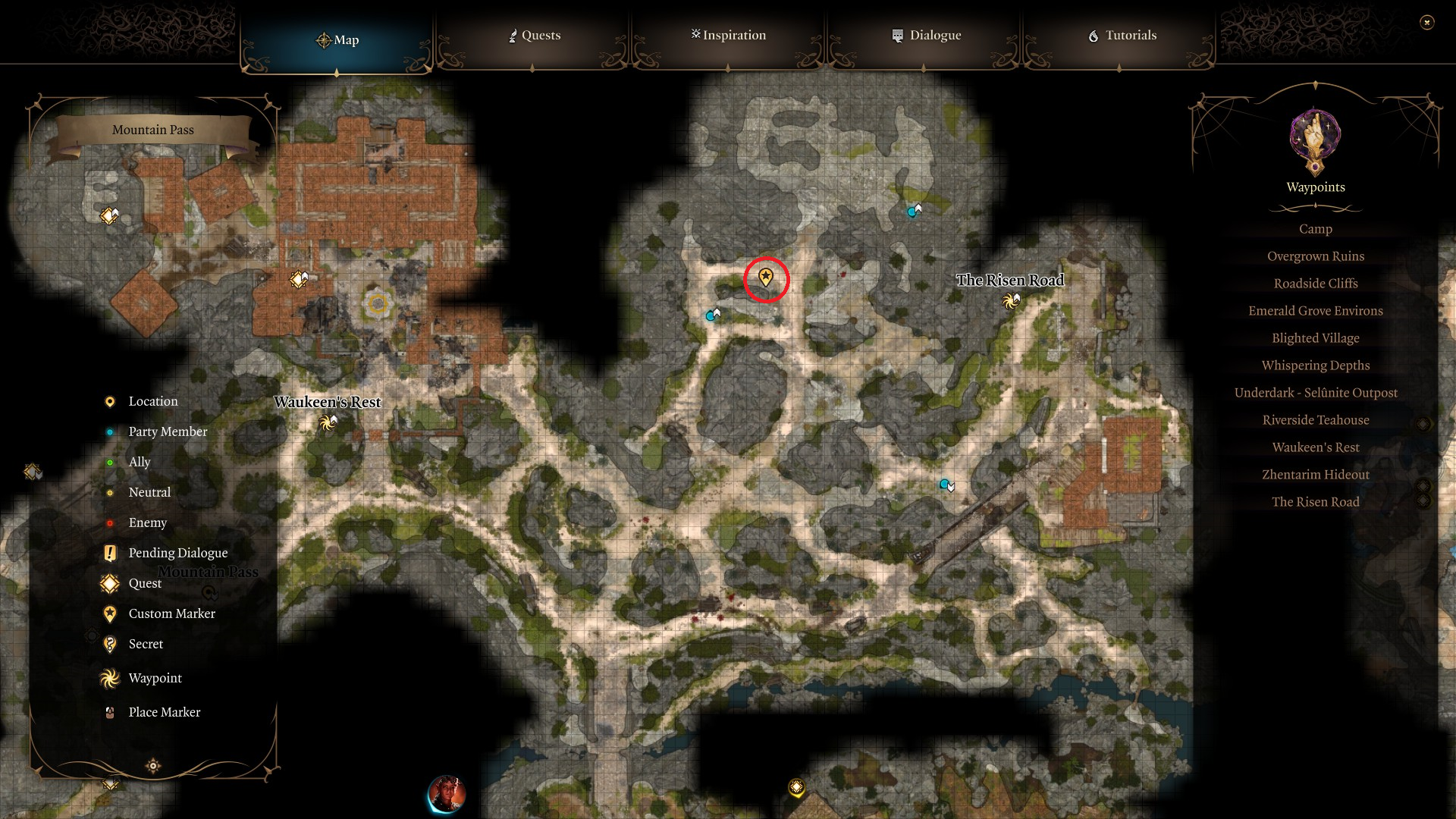Fast travel to the Blighted Village waypoint
The height and width of the screenshot is (819, 1456).
click(x=1315, y=337)
